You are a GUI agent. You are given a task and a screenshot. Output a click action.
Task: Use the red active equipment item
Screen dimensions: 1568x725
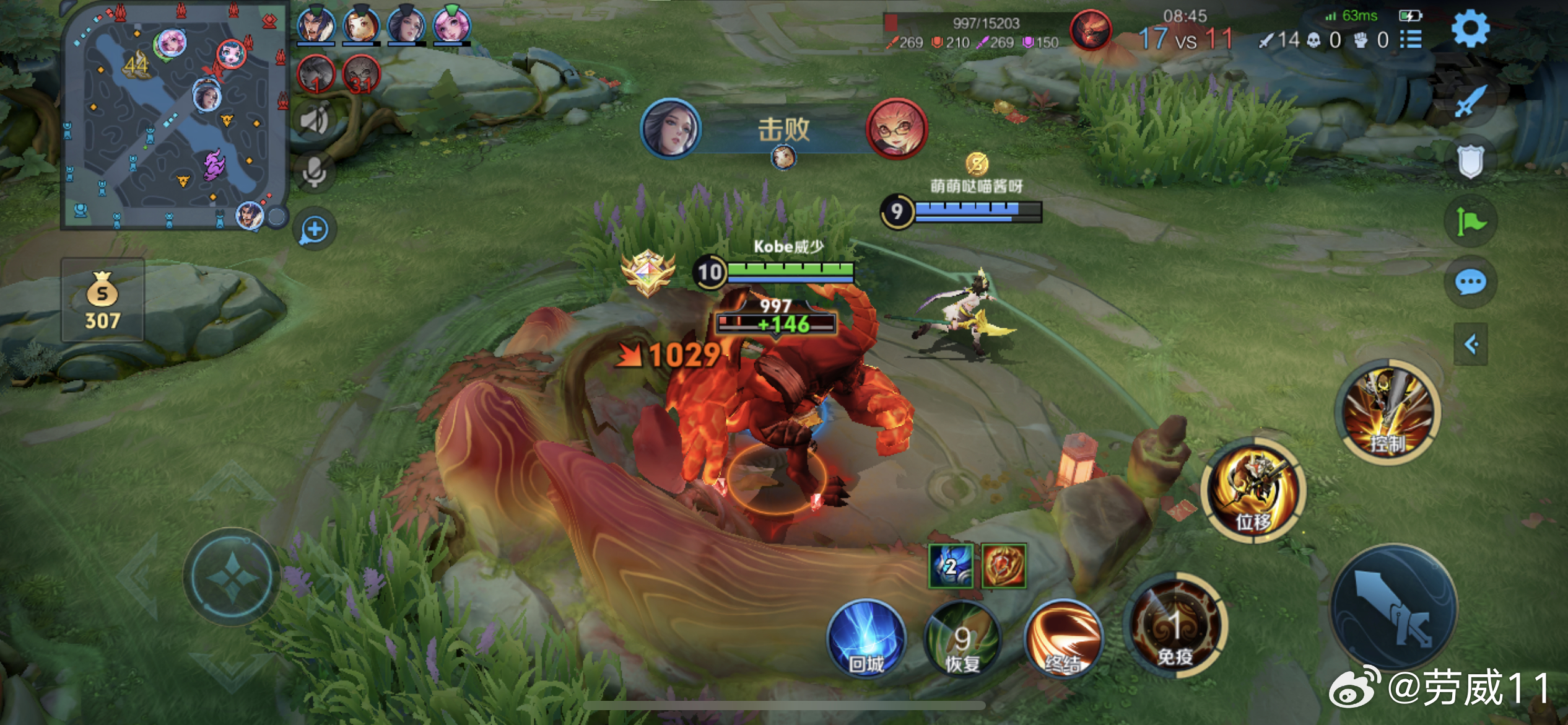point(1003,566)
